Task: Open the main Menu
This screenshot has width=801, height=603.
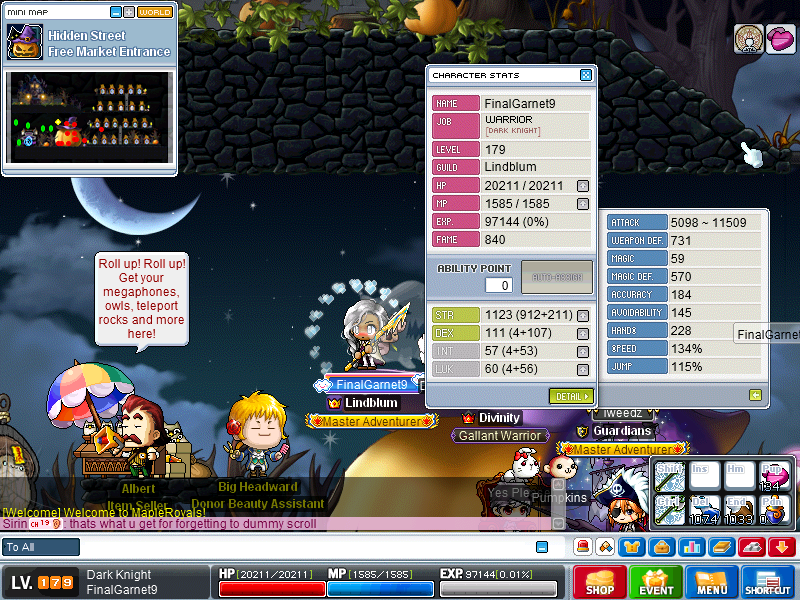Action: pos(712,582)
